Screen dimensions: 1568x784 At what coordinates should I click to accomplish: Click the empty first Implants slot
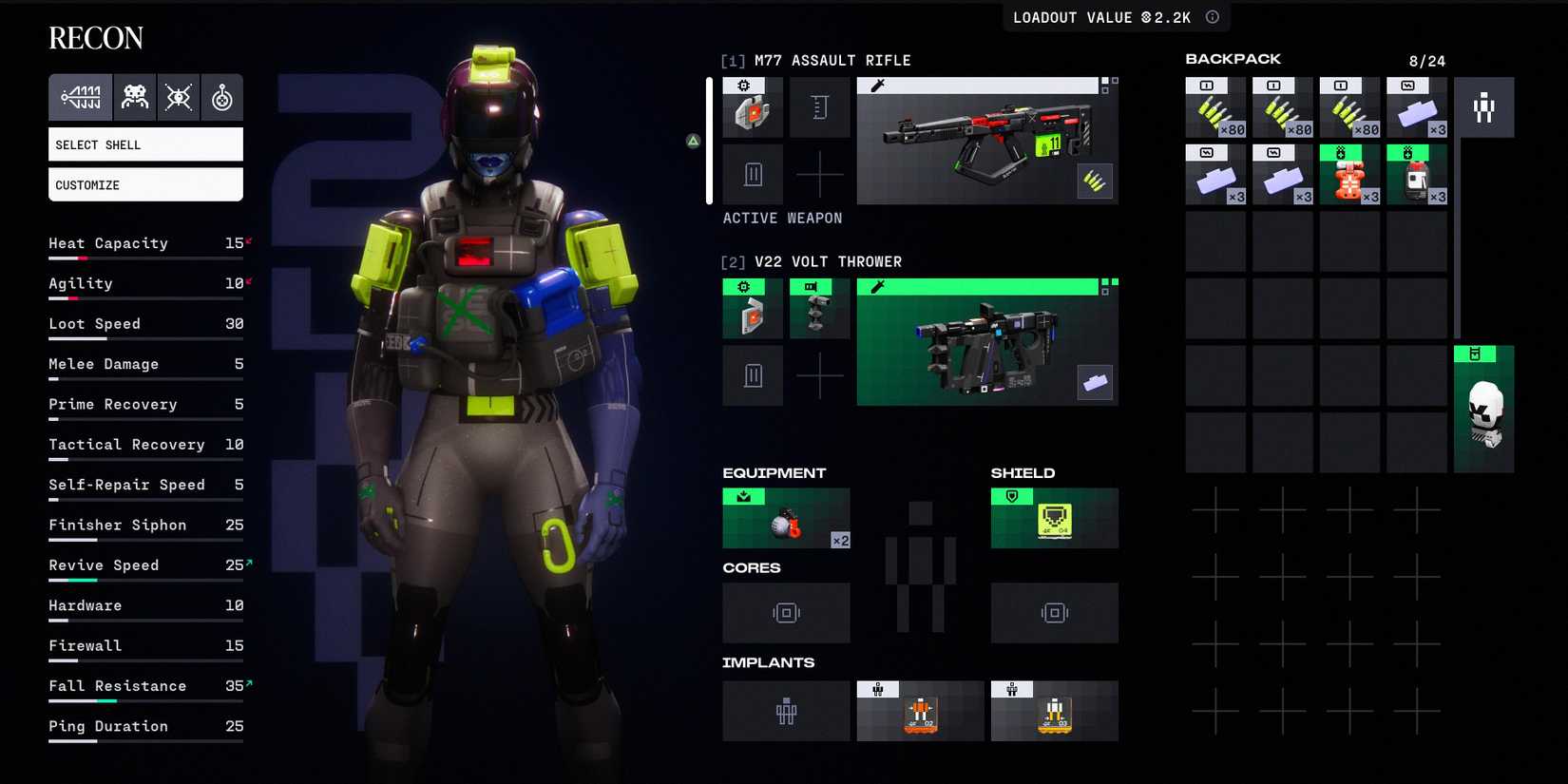coord(786,711)
